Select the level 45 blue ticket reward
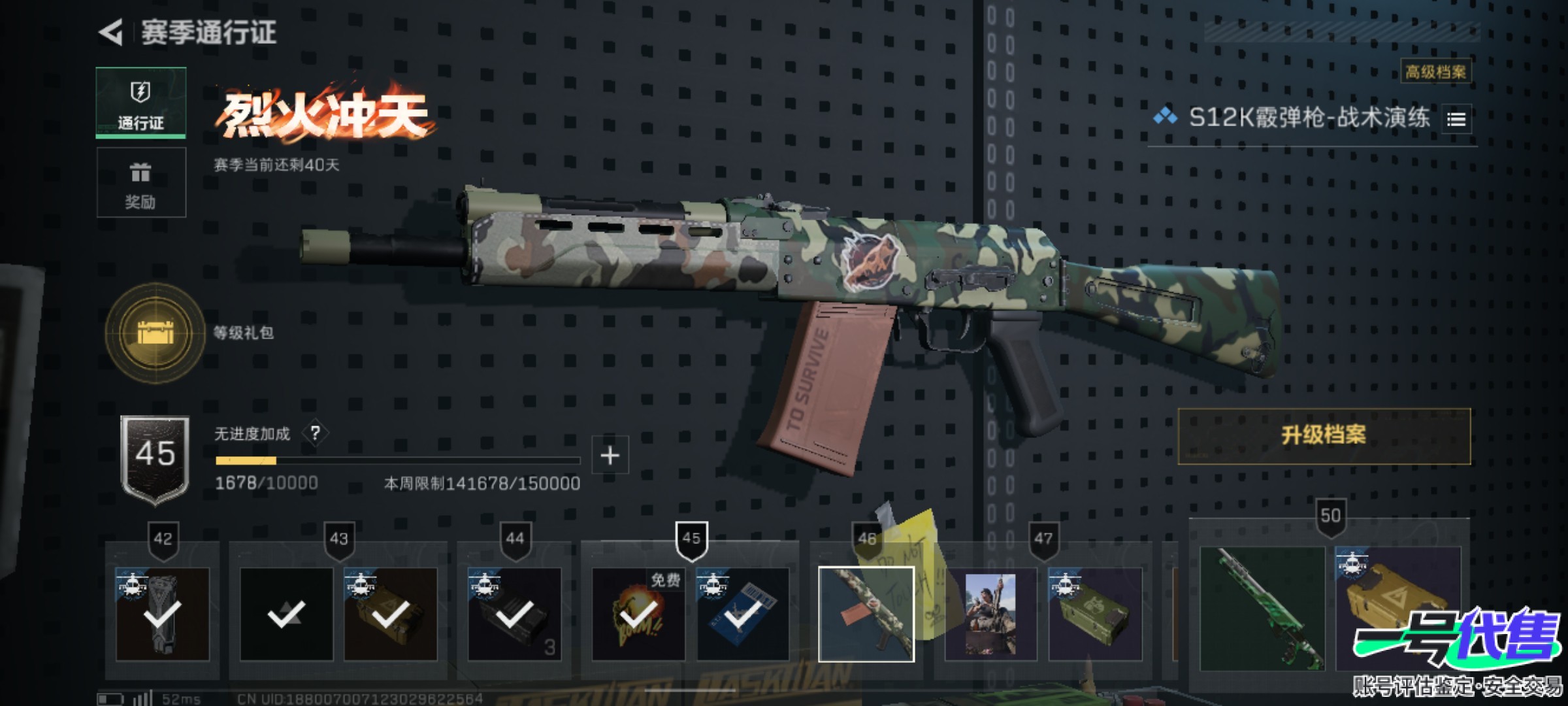Image resolution: width=1568 pixels, height=706 pixels. pyautogui.click(x=743, y=614)
